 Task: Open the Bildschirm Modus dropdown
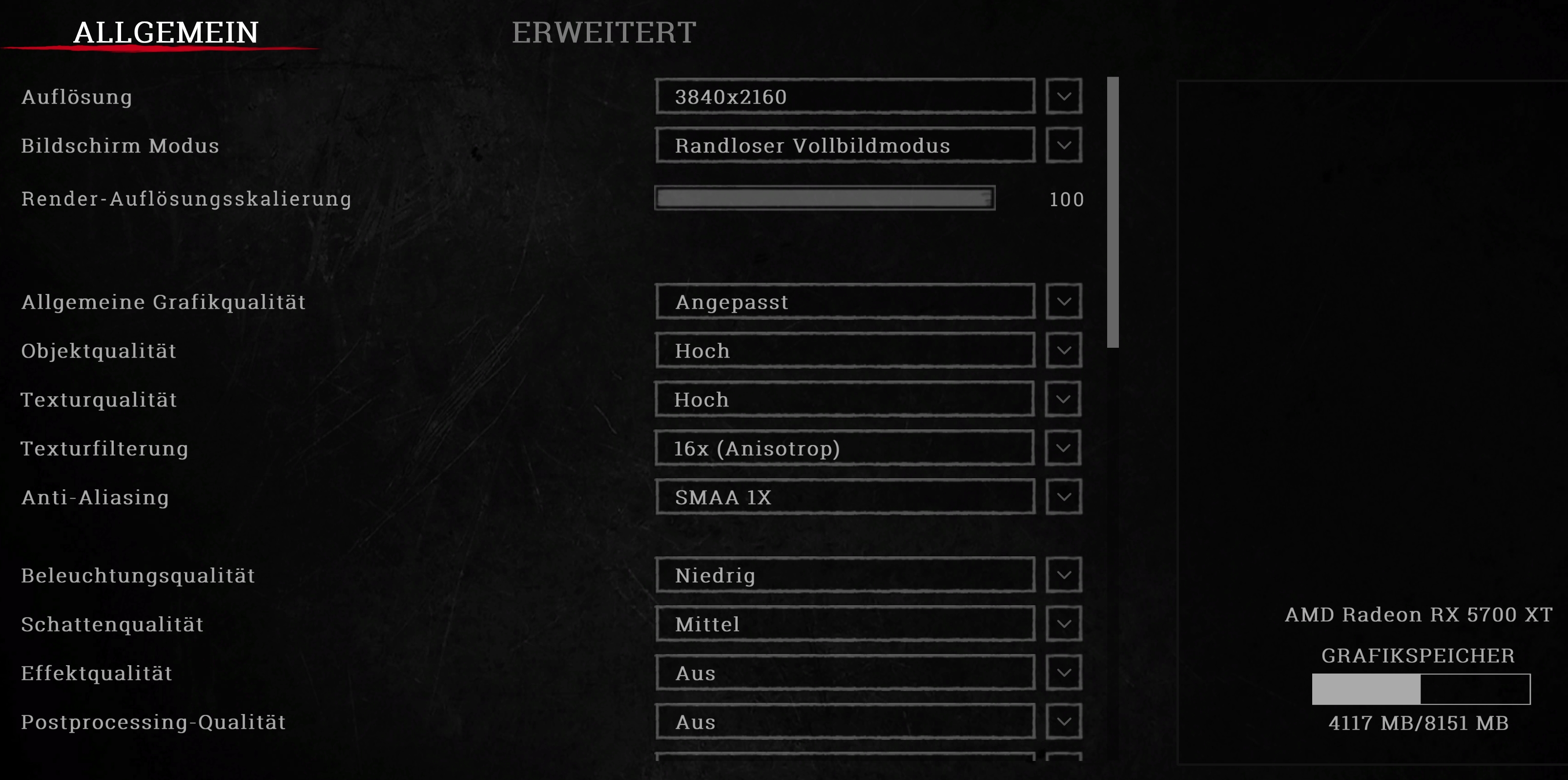(x=845, y=145)
